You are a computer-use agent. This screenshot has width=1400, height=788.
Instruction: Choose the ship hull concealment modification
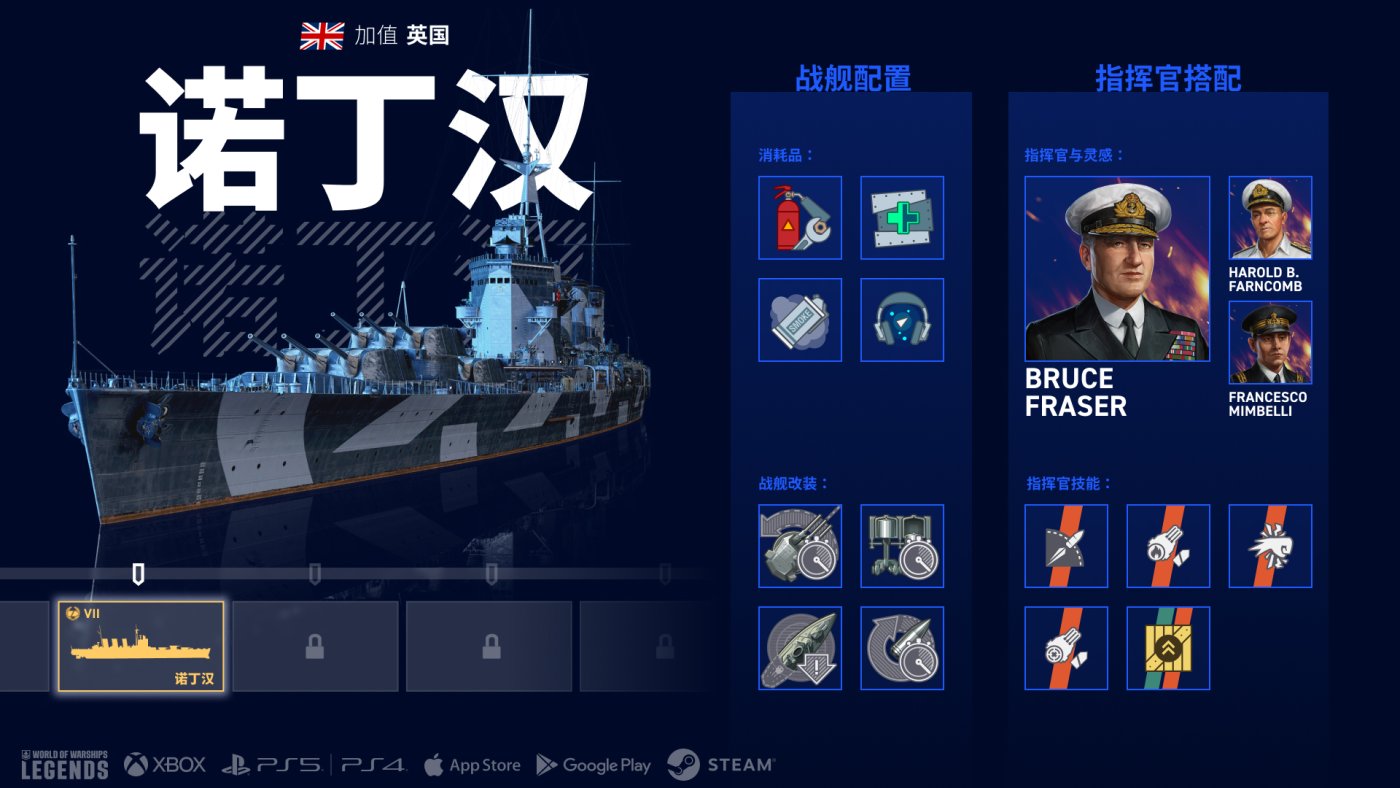tap(800, 648)
